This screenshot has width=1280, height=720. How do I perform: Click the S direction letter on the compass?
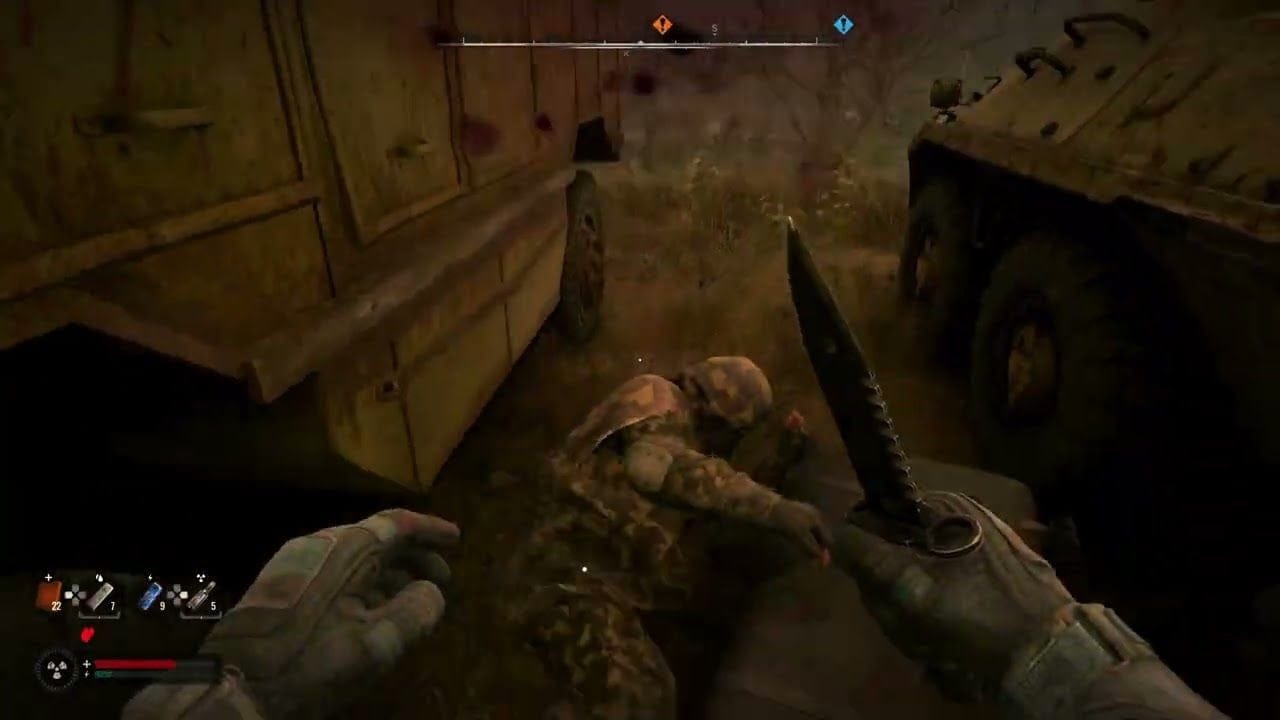pyautogui.click(x=714, y=28)
